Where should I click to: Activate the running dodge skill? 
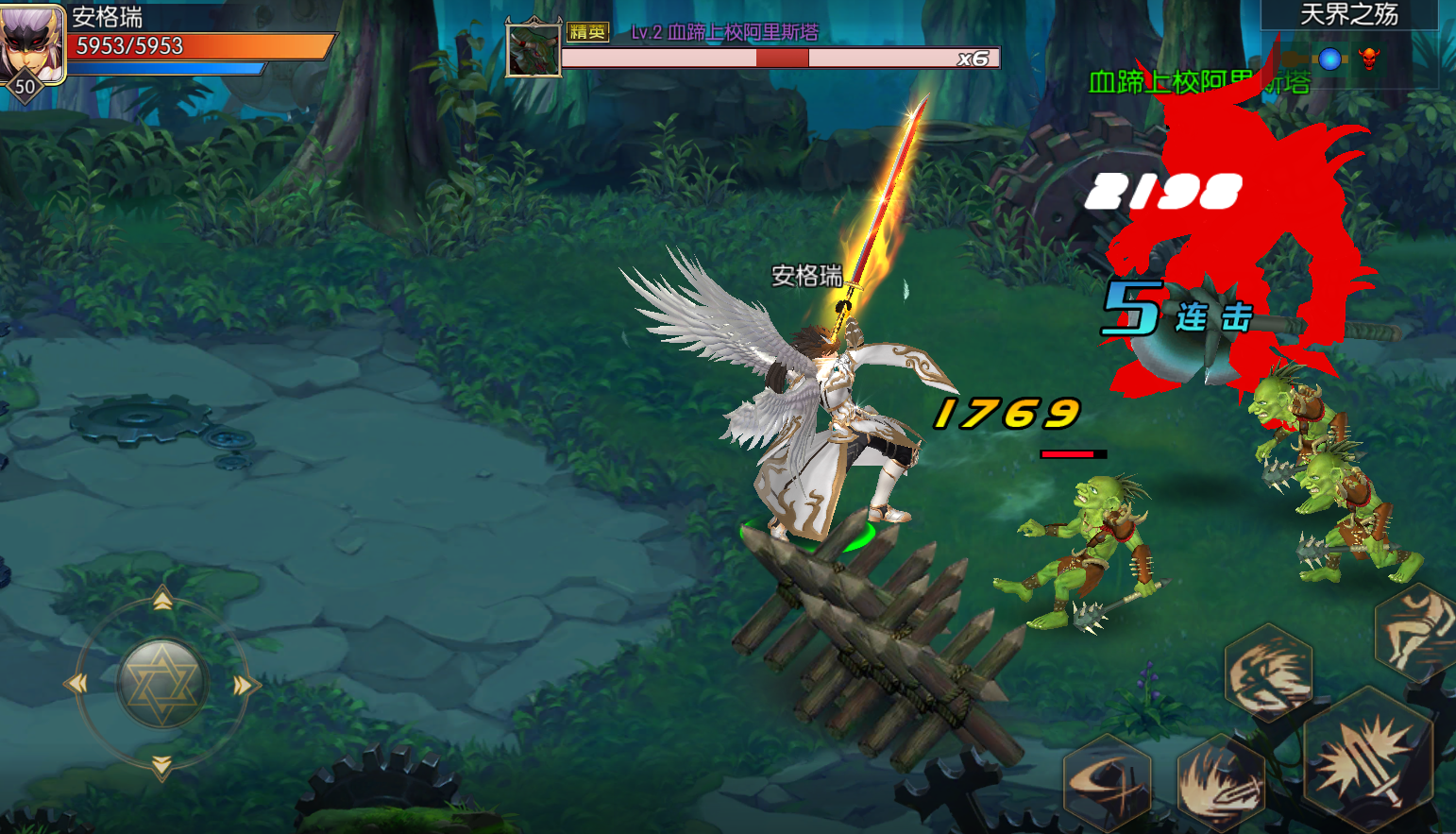[x=1416, y=631]
